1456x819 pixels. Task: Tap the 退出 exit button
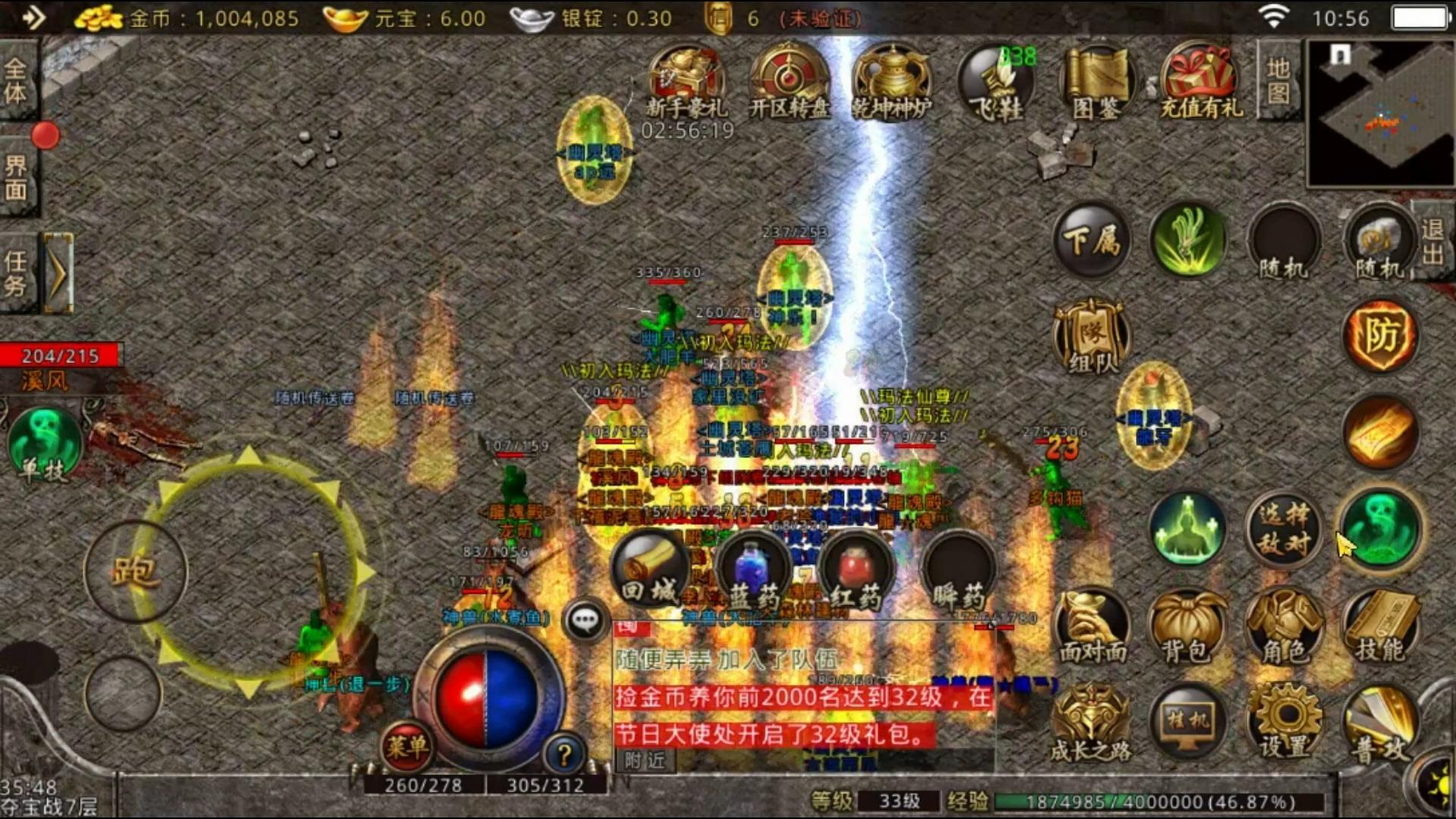1432,241
